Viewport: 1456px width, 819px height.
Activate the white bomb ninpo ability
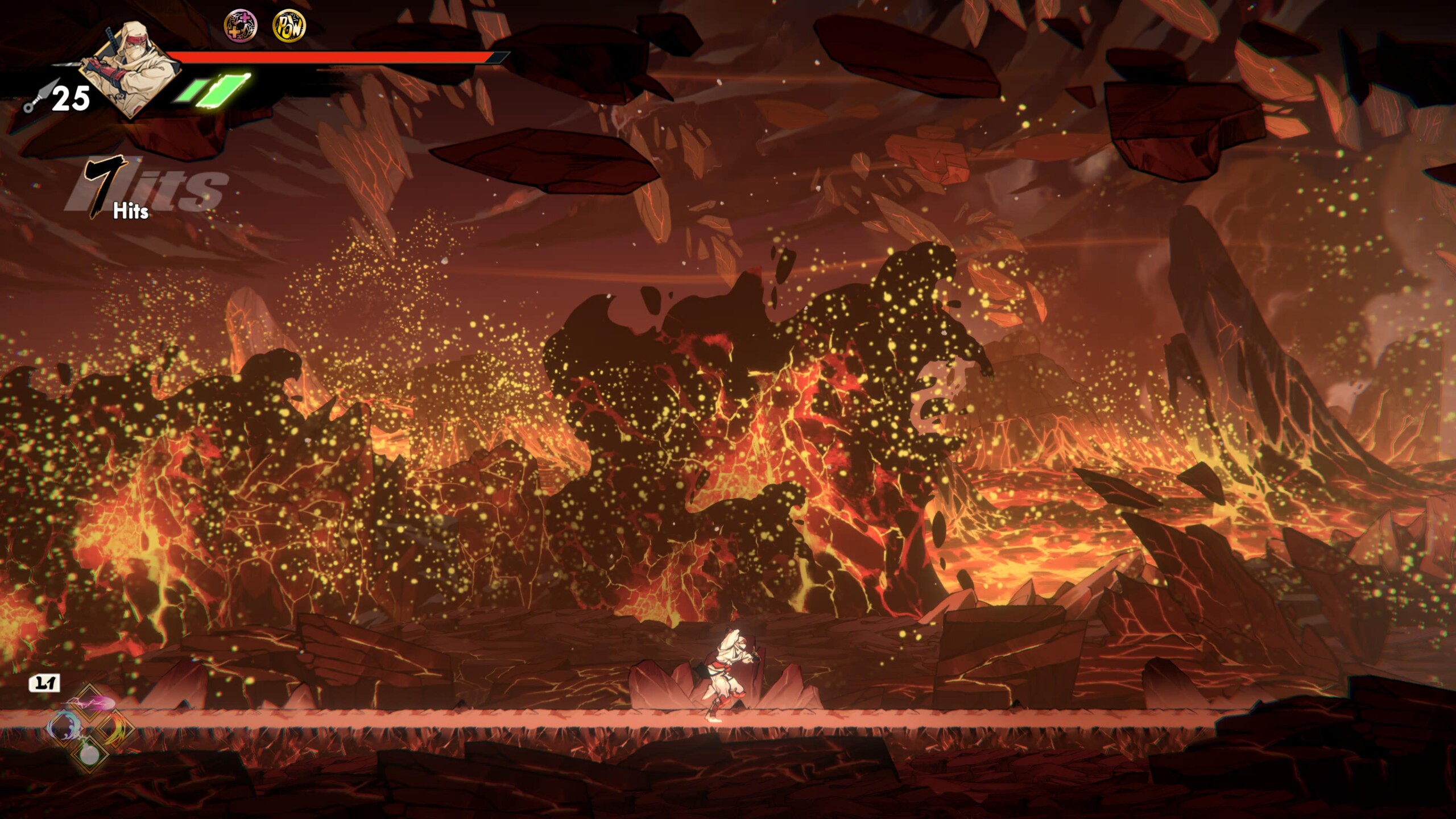click(89, 754)
